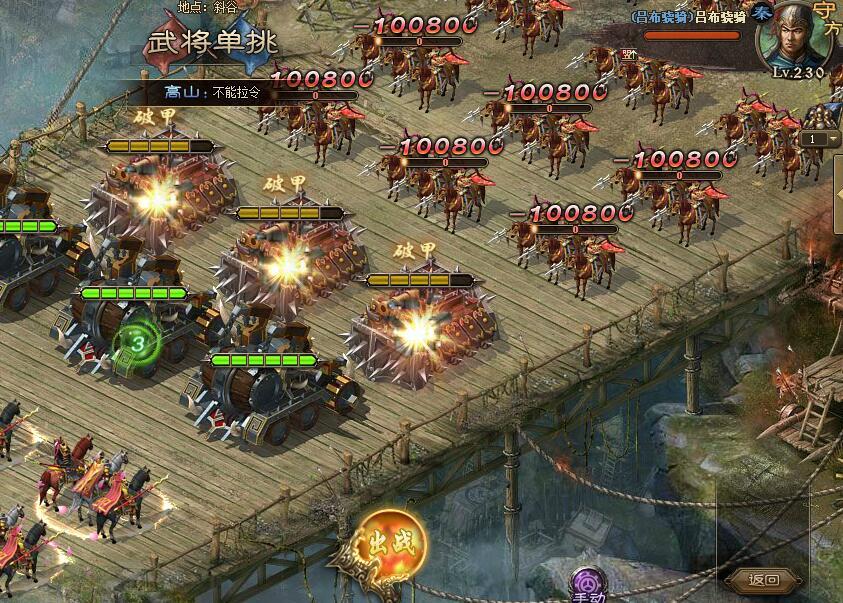Viewport: 843px width, 603px height.
Task: Open the troop number dropdown showing 1
Action: point(822,139)
